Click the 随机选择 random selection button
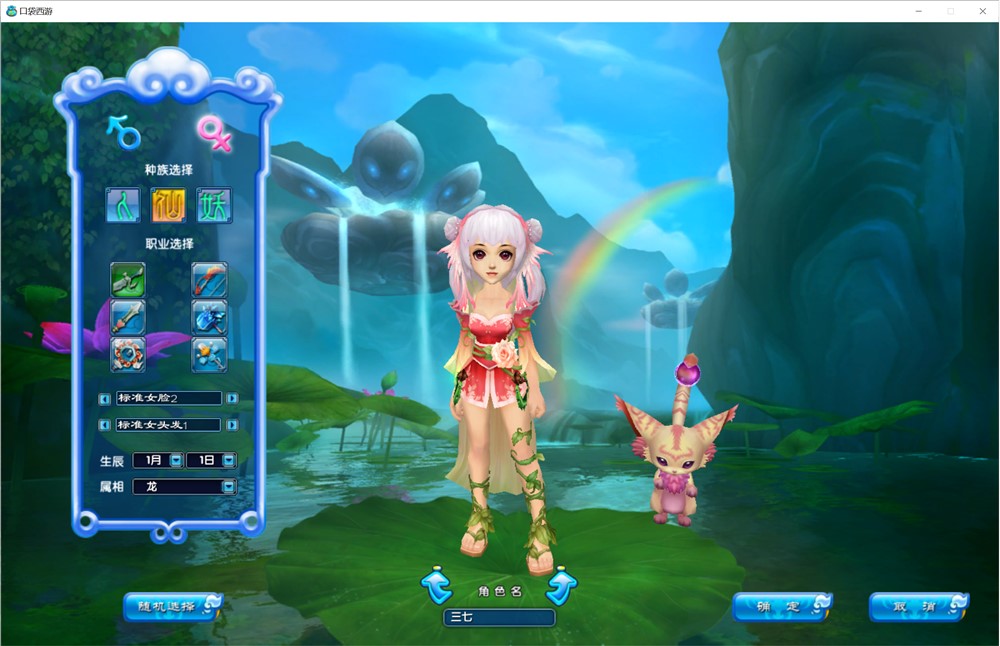The height and width of the screenshot is (646, 1000). [172, 606]
